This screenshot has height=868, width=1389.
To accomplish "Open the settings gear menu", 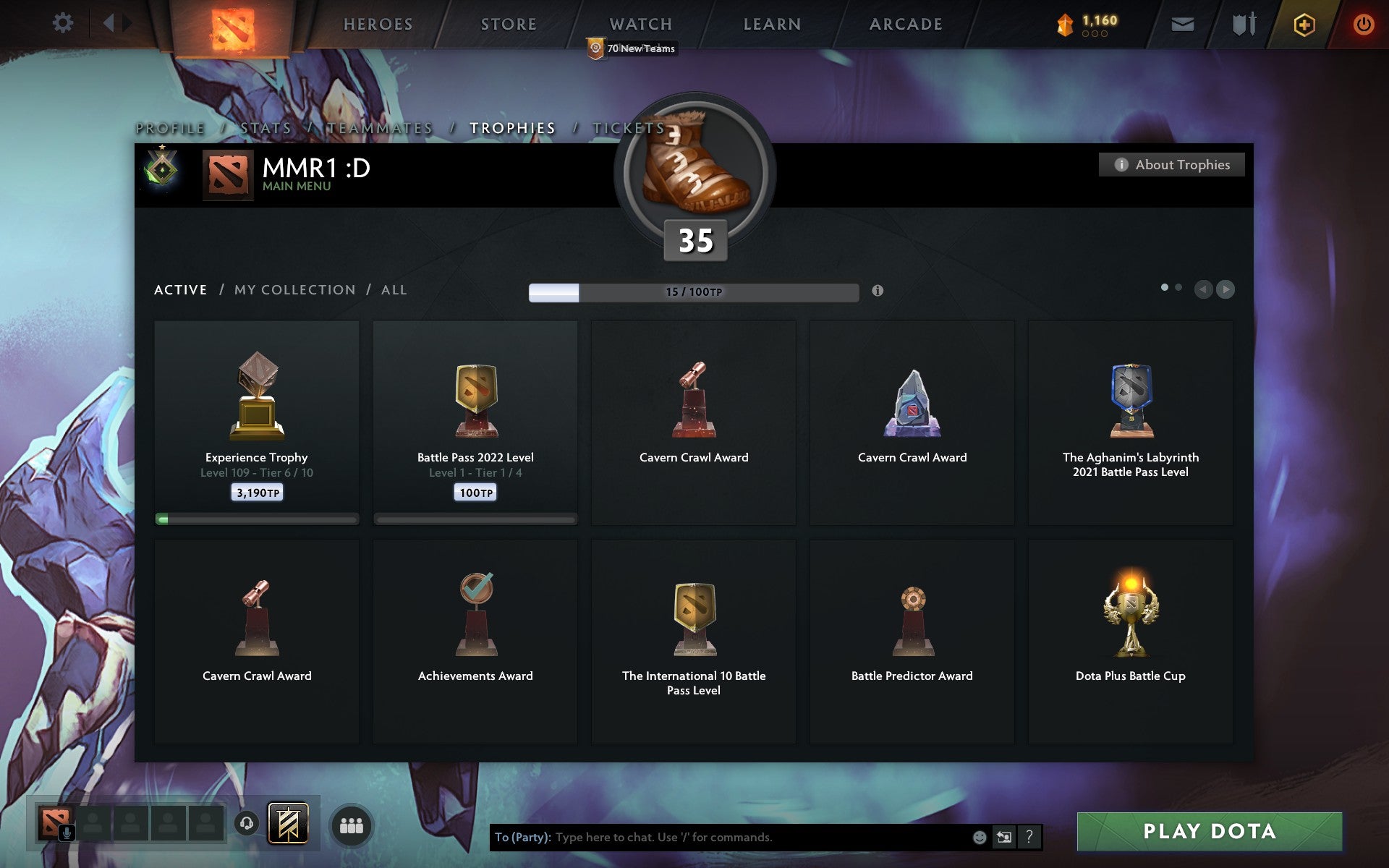I will [x=64, y=23].
